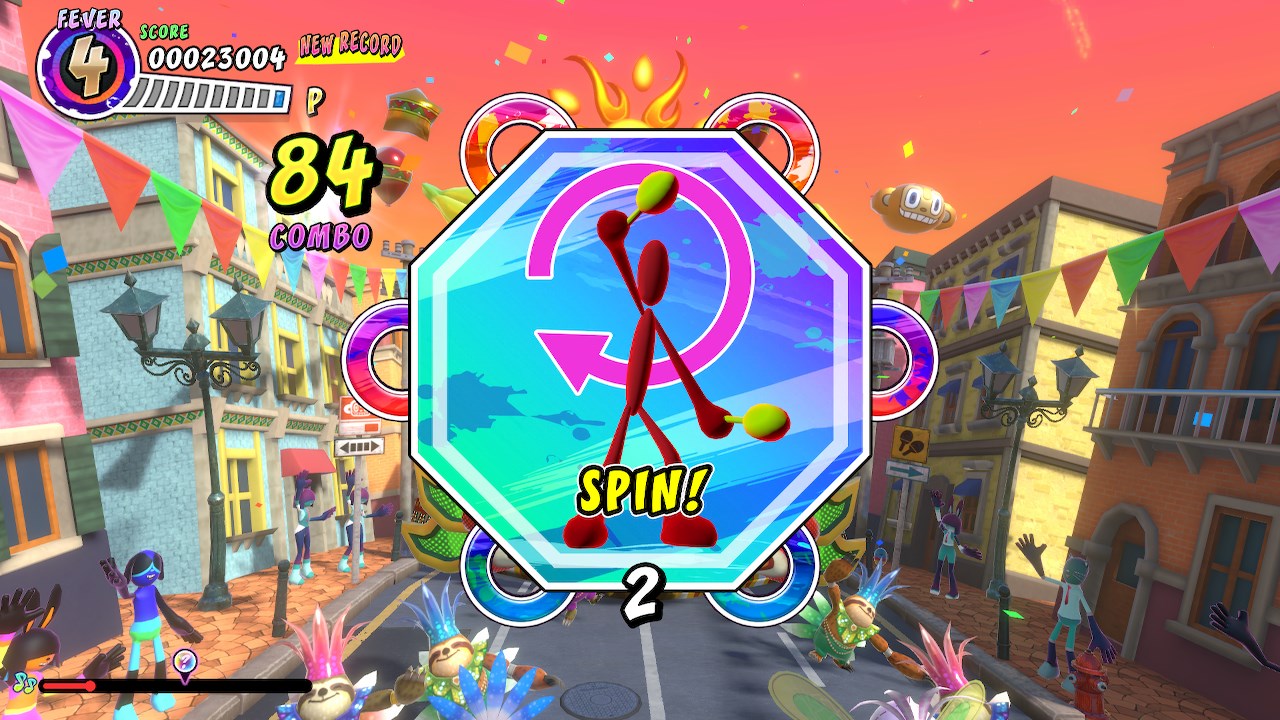
Task: Toggle the middle-right note ring on the octagon
Action: (886, 358)
